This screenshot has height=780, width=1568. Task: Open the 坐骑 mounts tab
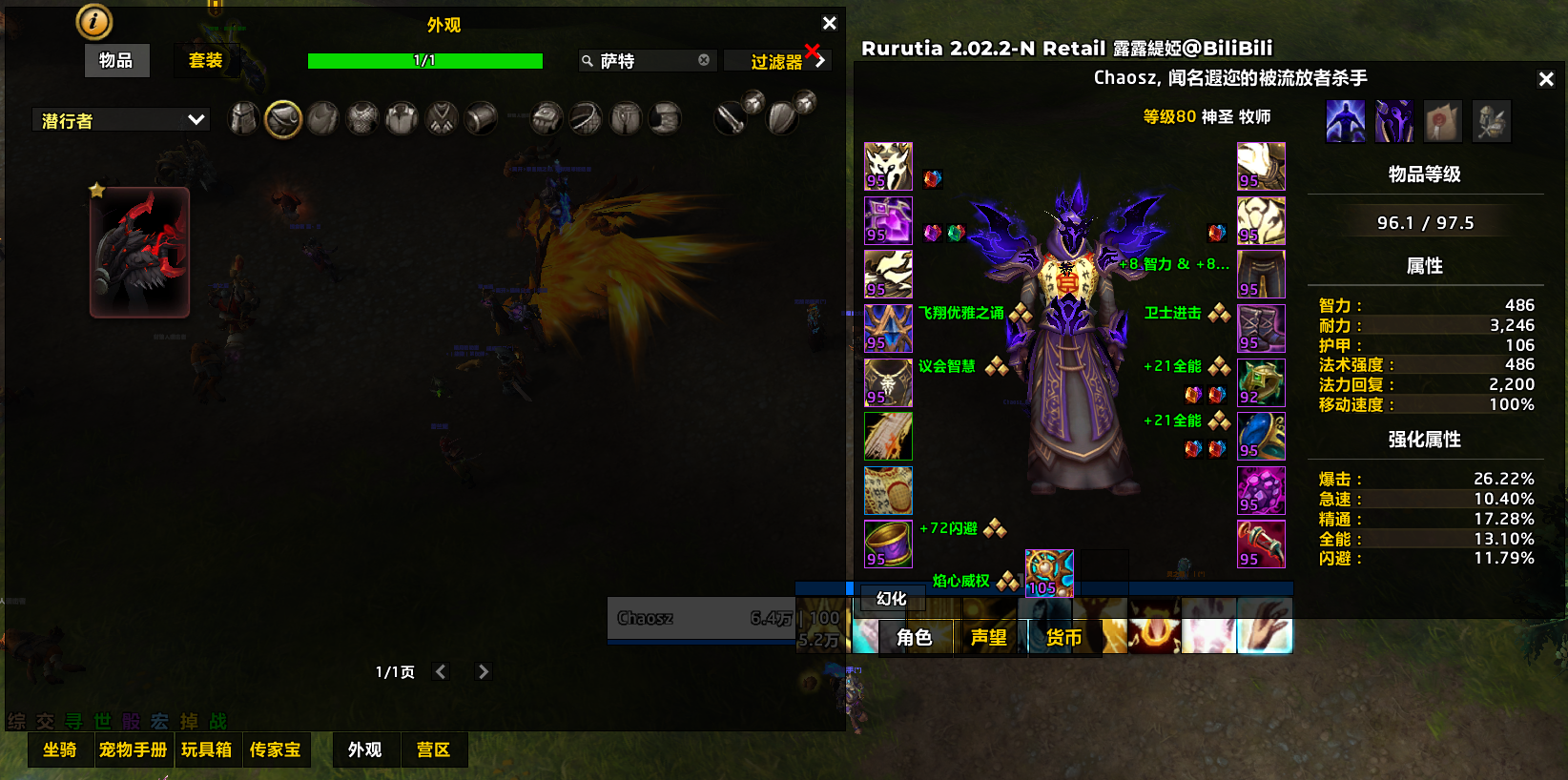pyautogui.click(x=60, y=750)
